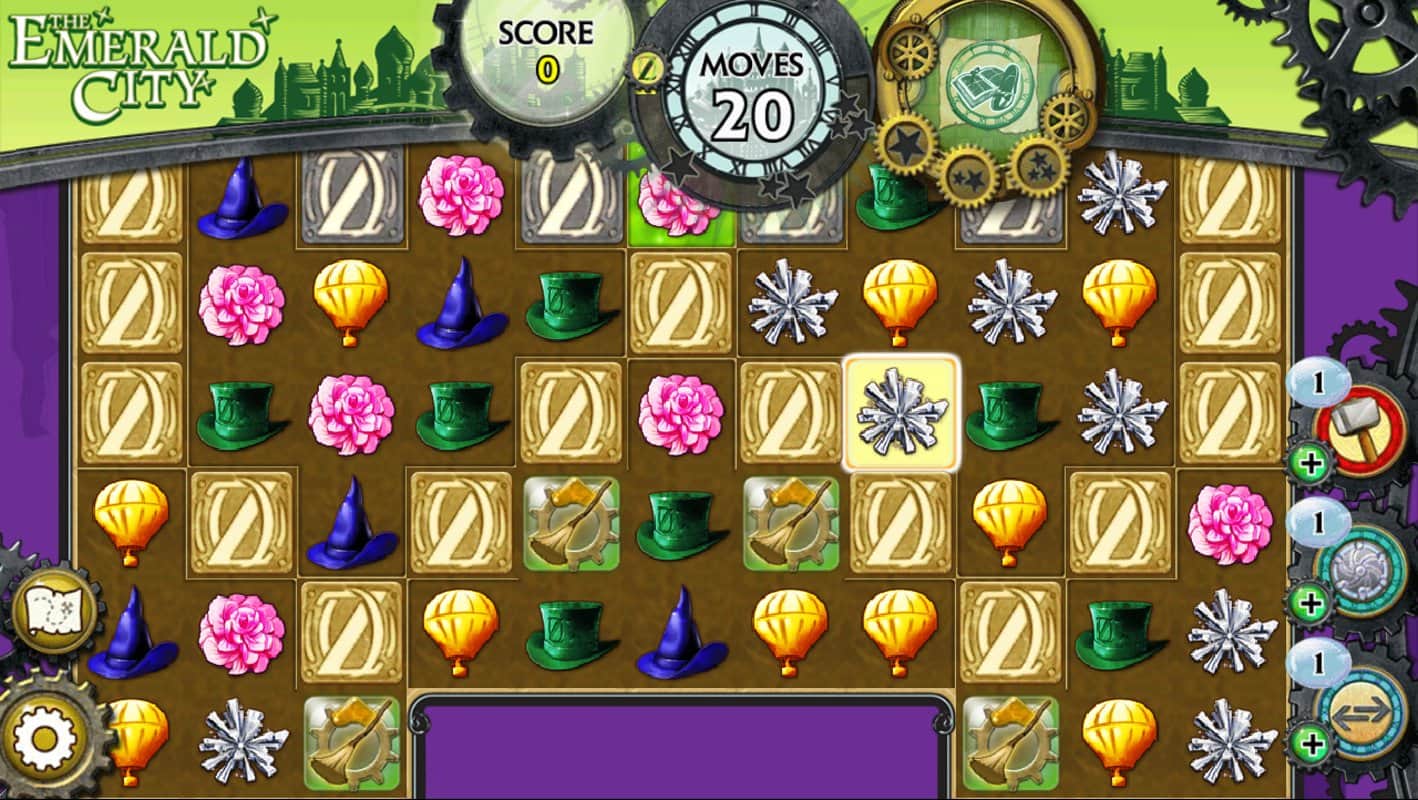
Task: Select the highlighted silver crystal tile
Action: coord(901,412)
